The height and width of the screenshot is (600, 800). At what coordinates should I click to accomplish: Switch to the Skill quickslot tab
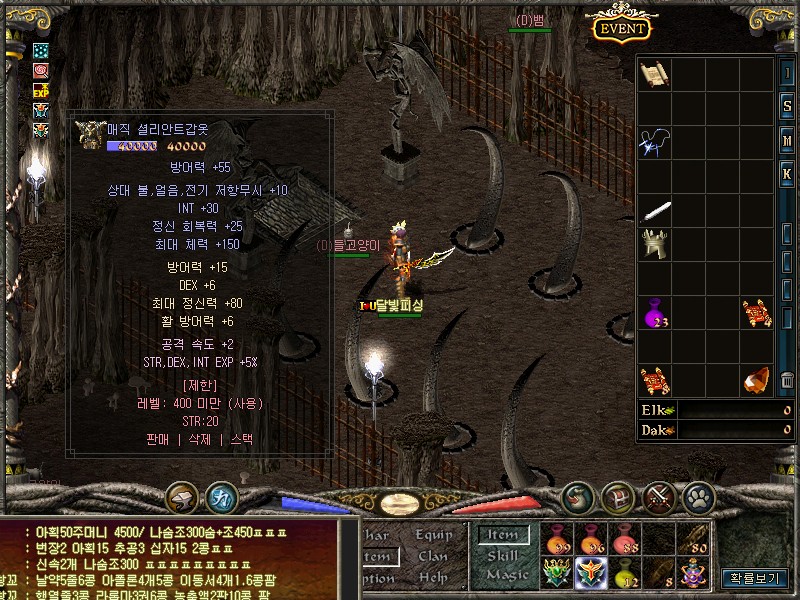tap(503, 555)
